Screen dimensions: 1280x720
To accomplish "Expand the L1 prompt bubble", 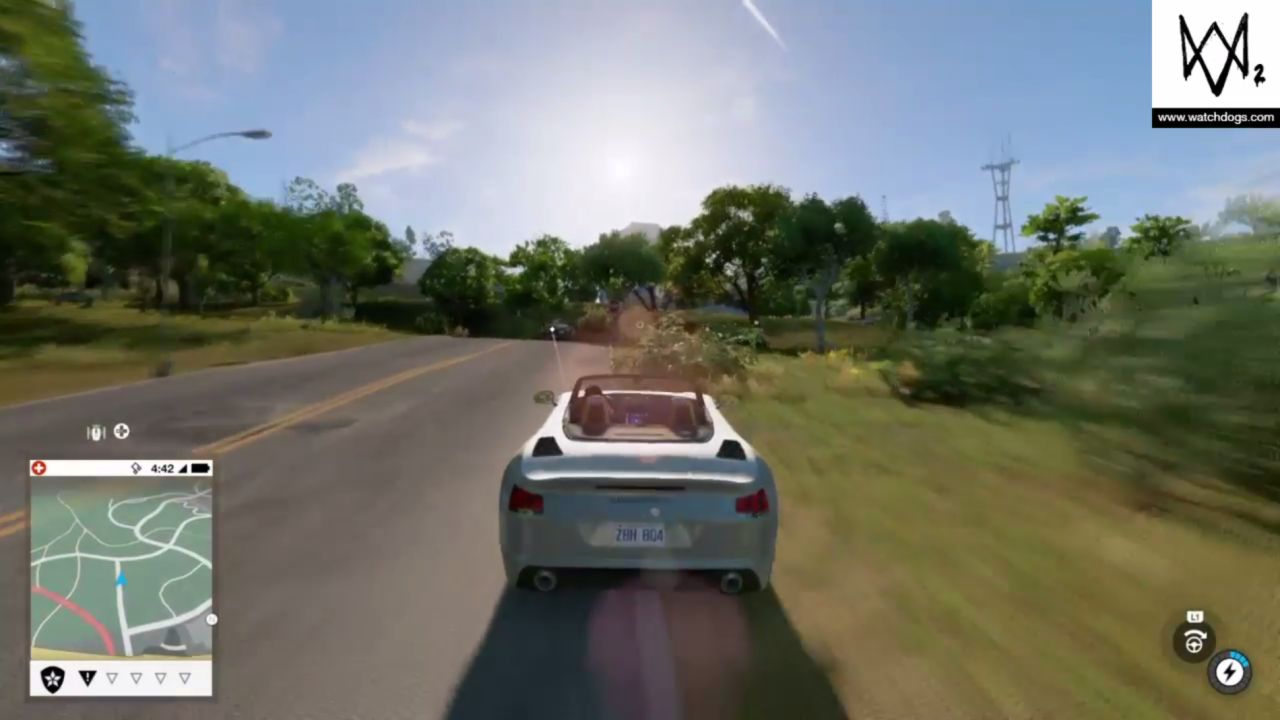I will 1195,617.
